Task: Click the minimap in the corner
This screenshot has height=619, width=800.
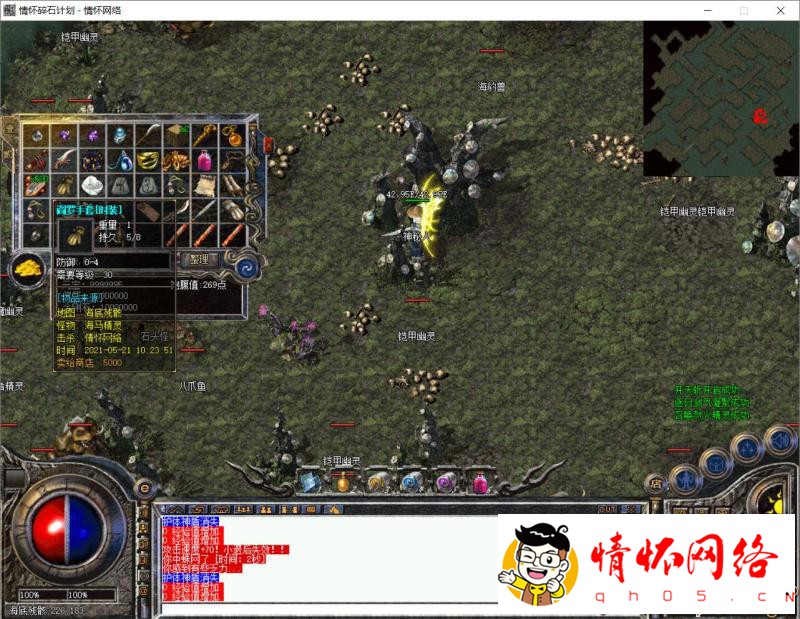Action: 720,98
